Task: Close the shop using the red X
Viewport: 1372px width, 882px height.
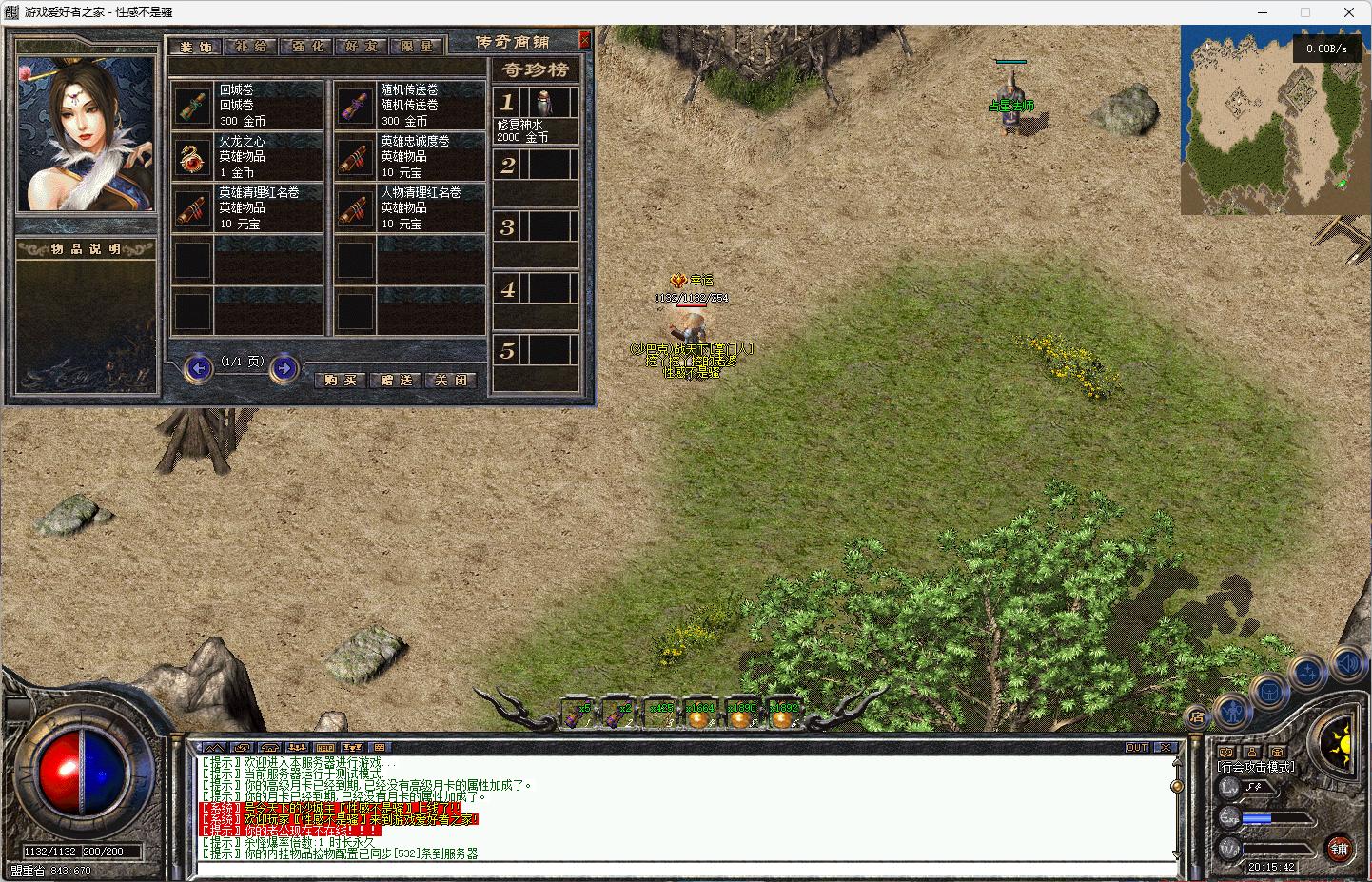Action: click(584, 40)
